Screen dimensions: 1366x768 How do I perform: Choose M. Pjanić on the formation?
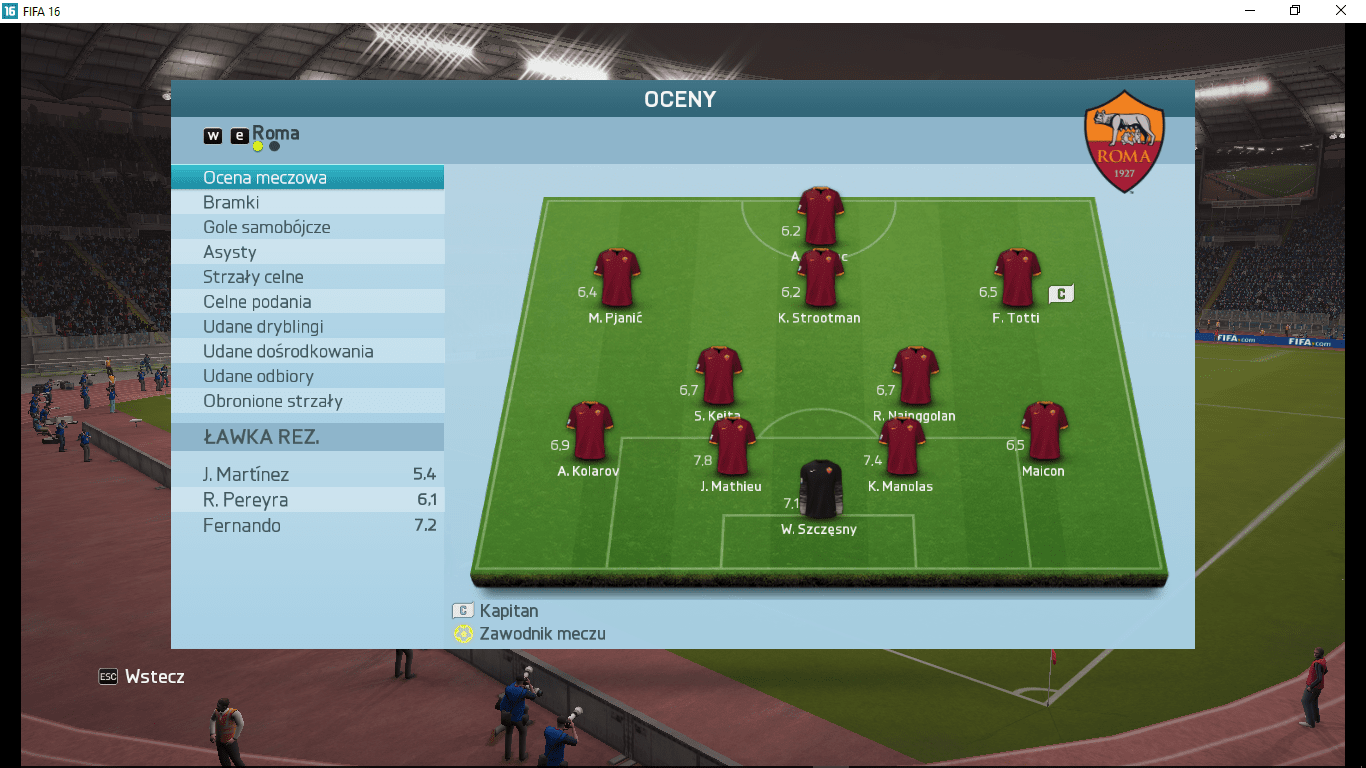[x=617, y=278]
